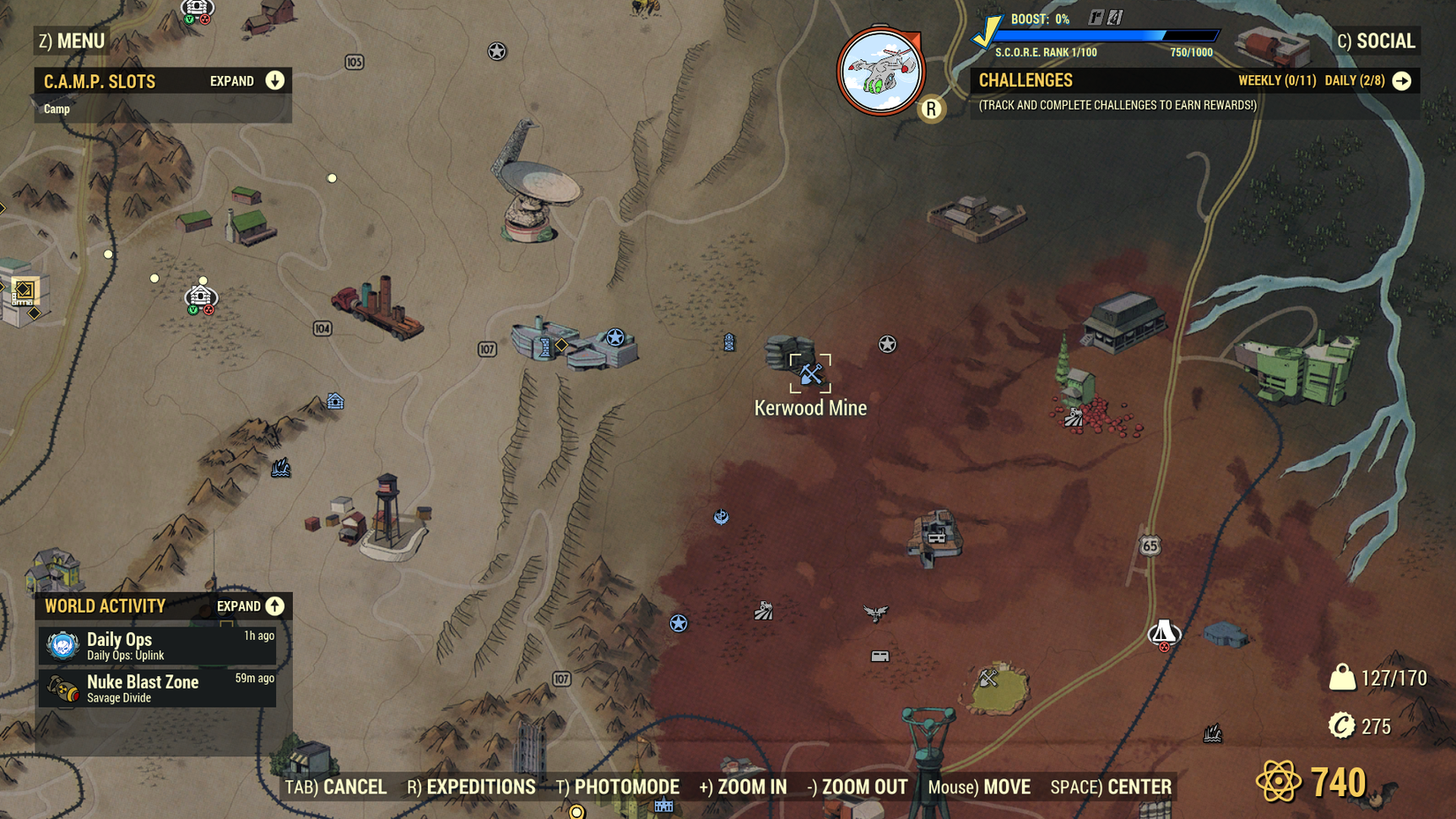The image size is (1456, 819).
Task: Select the blue train station icon near Route 107
Action: [544, 348]
